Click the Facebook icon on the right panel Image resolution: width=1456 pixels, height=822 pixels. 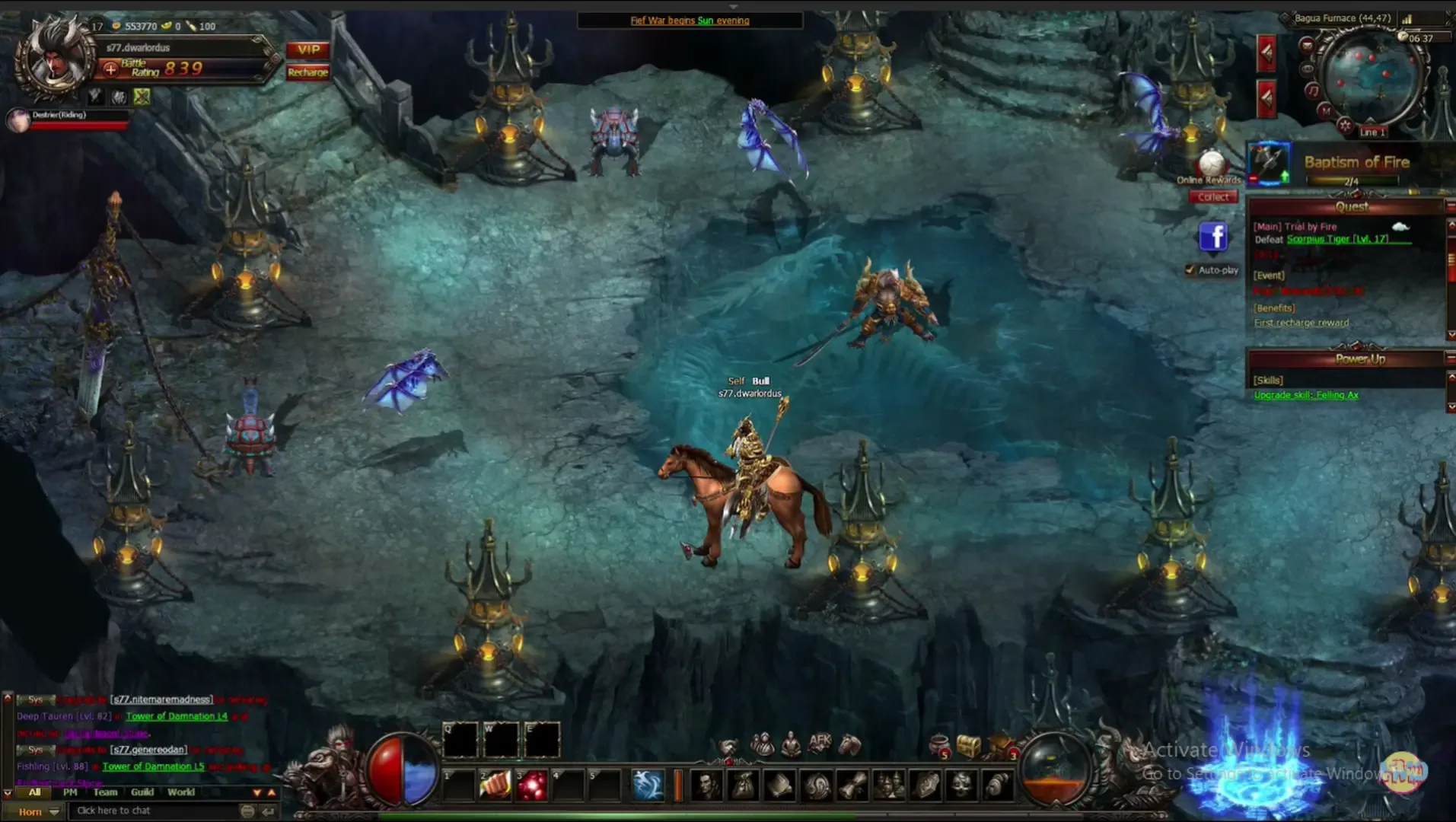tap(1213, 237)
